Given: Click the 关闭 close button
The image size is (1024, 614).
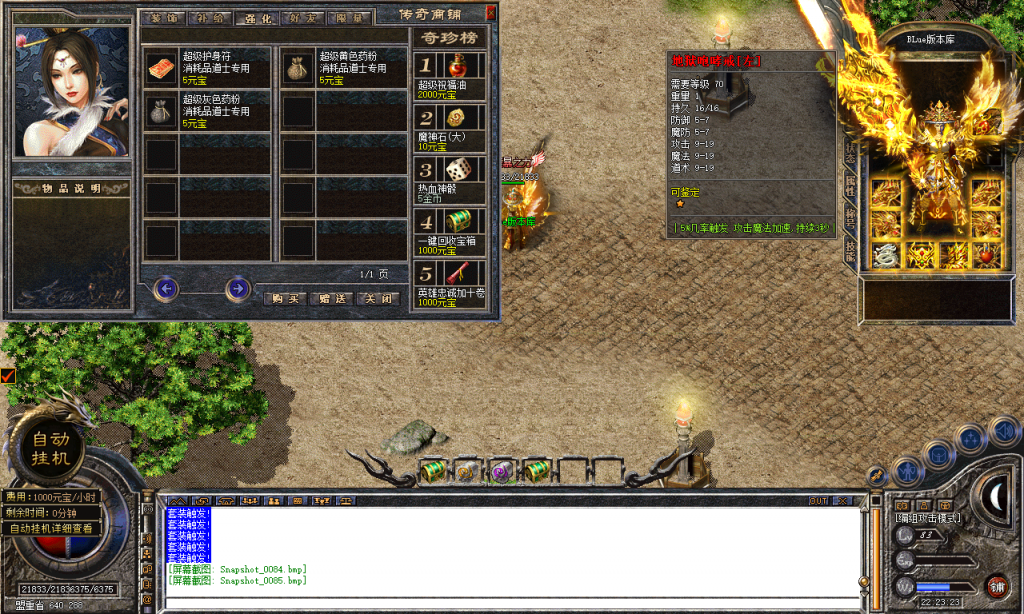Looking at the screenshot, I should click(x=379, y=298).
